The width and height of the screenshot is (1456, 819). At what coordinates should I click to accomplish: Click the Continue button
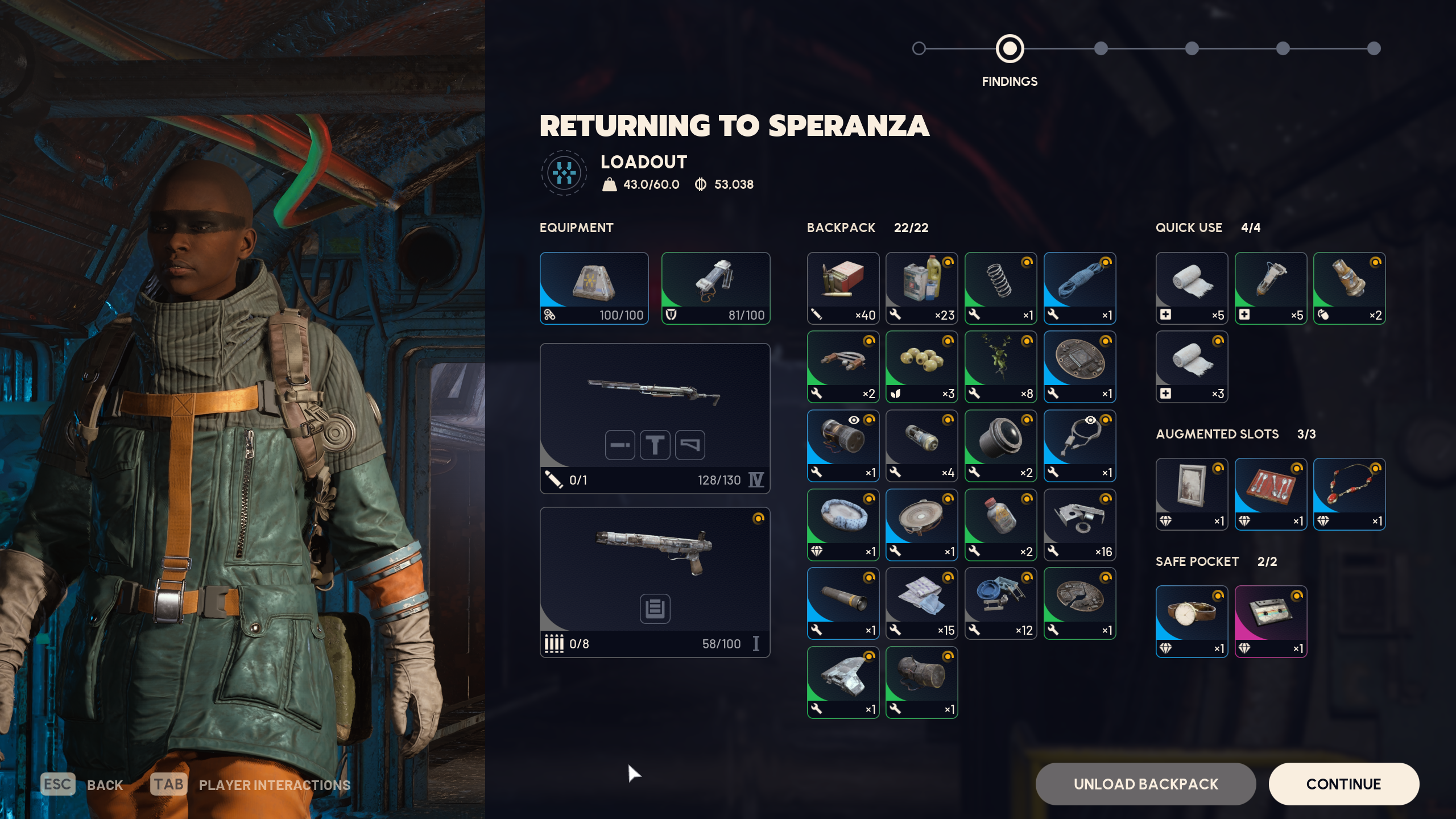tap(1343, 784)
